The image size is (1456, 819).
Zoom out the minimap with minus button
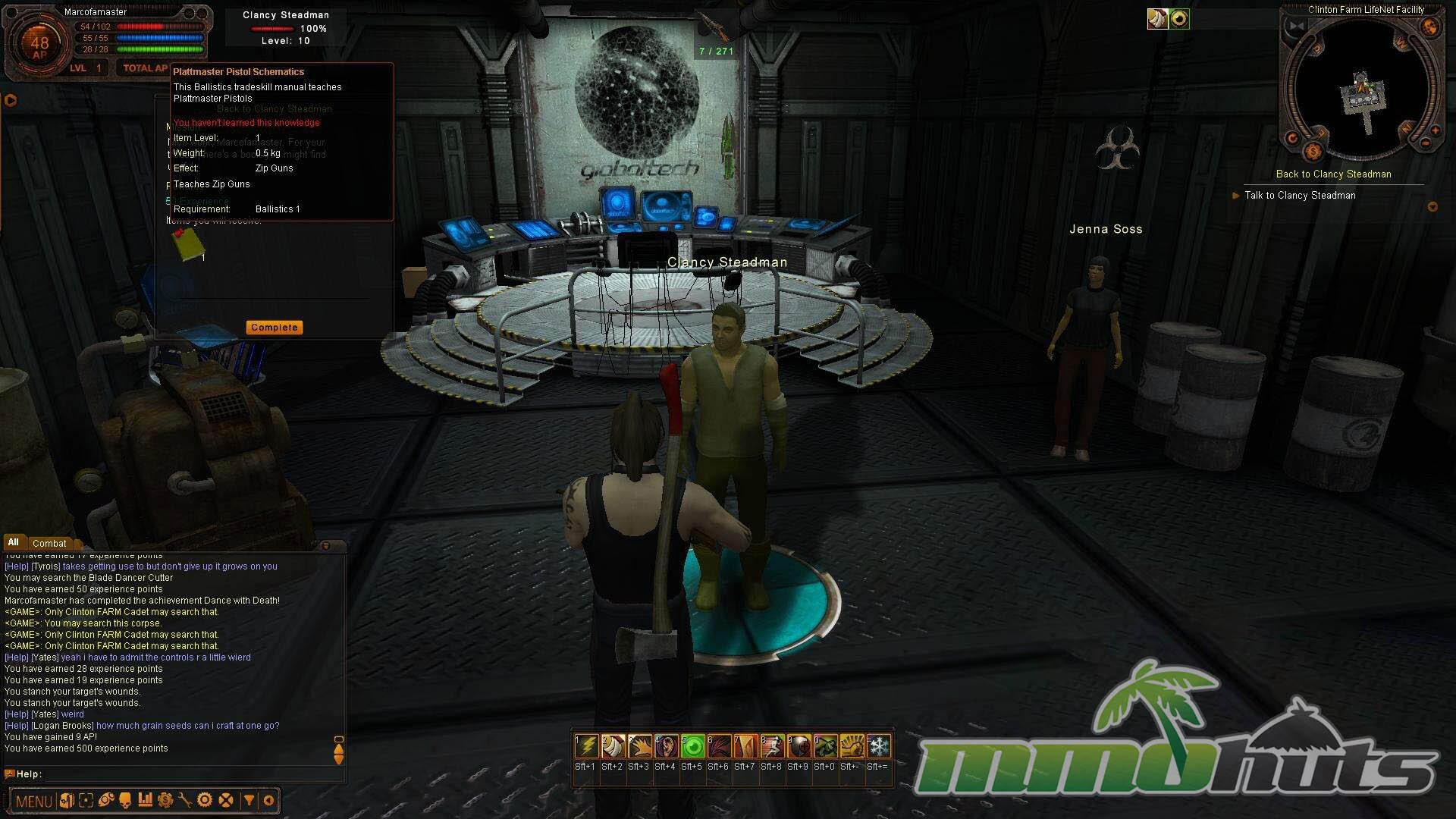(x=1425, y=143)
